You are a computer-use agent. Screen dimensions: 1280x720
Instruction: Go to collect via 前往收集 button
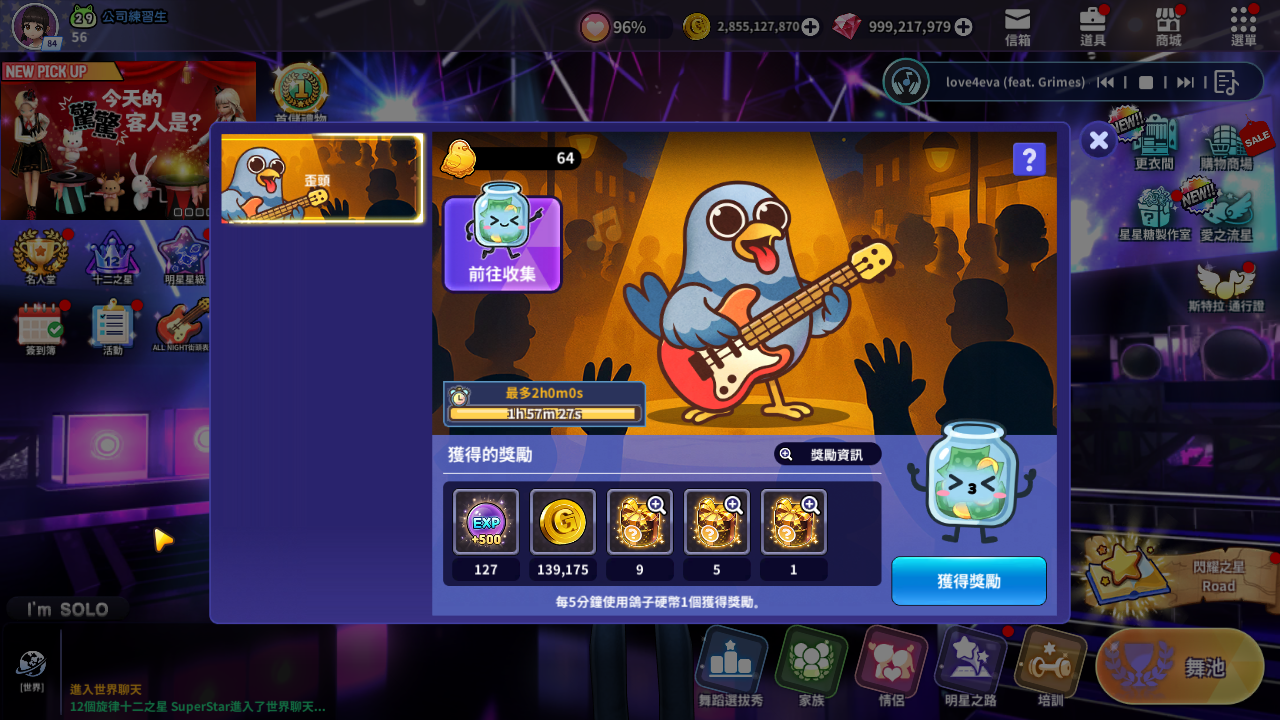click(502, 244)
